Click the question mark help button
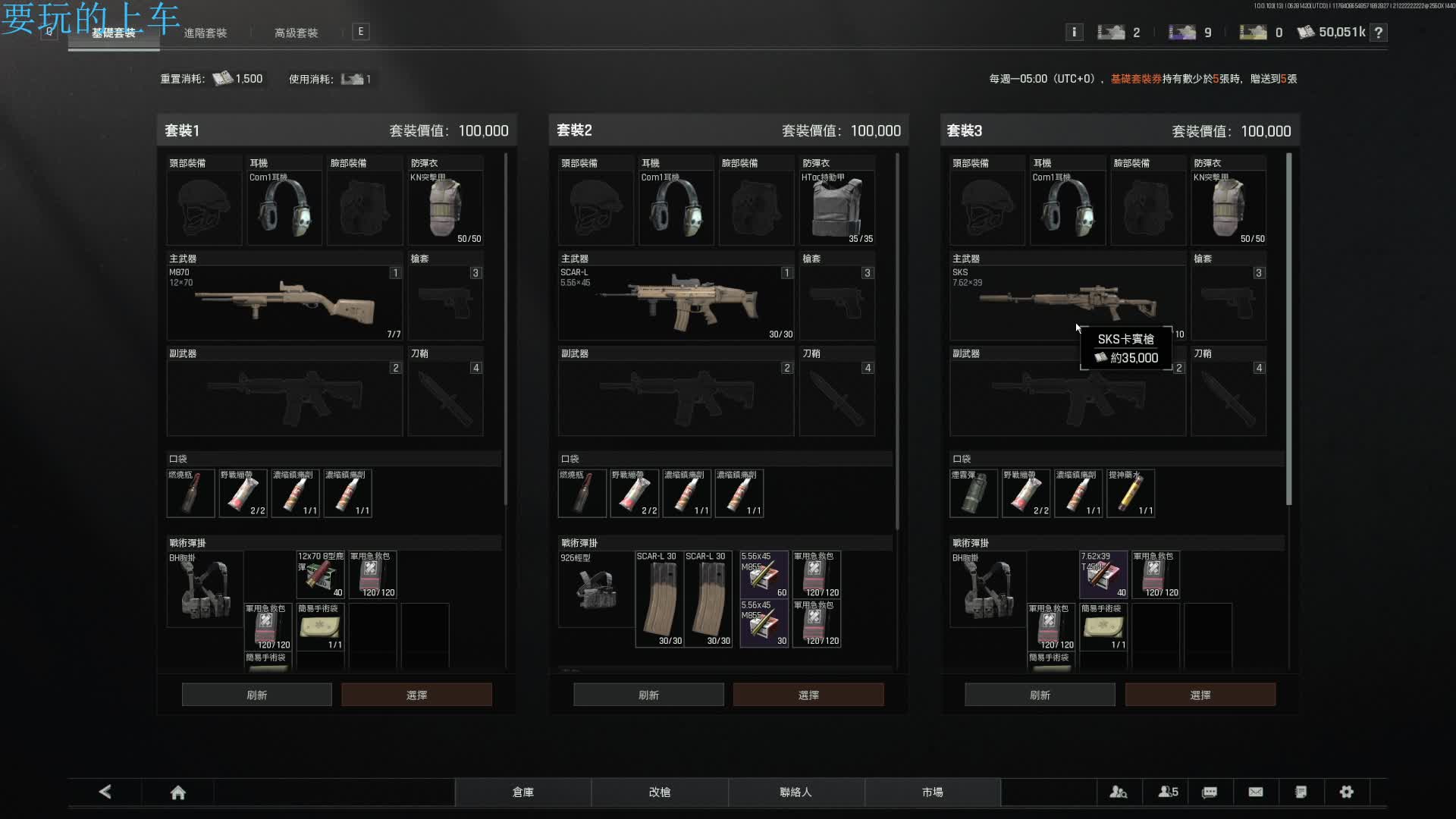 1379,32
